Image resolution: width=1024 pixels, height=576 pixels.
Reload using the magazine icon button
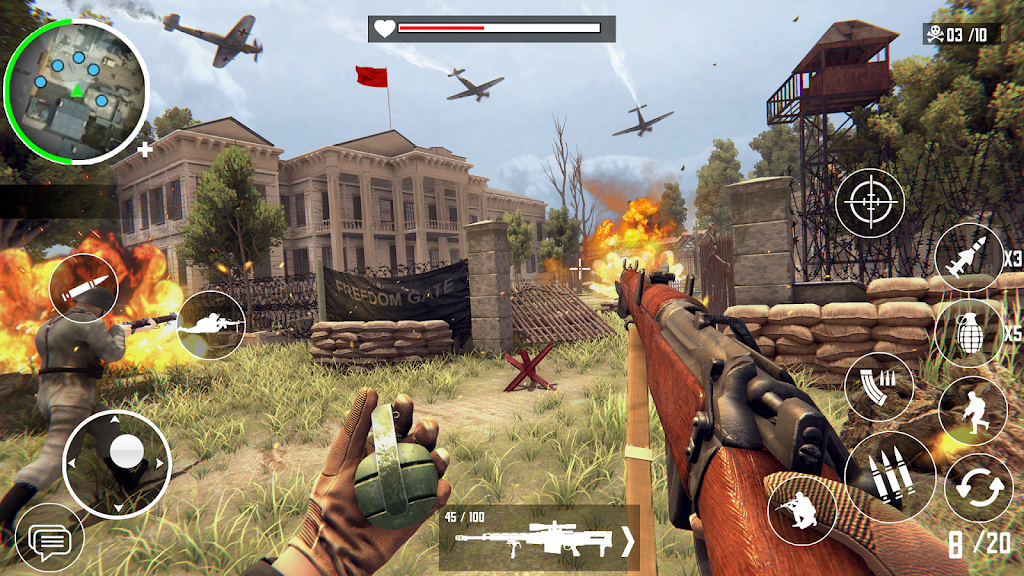coord(878,386)
